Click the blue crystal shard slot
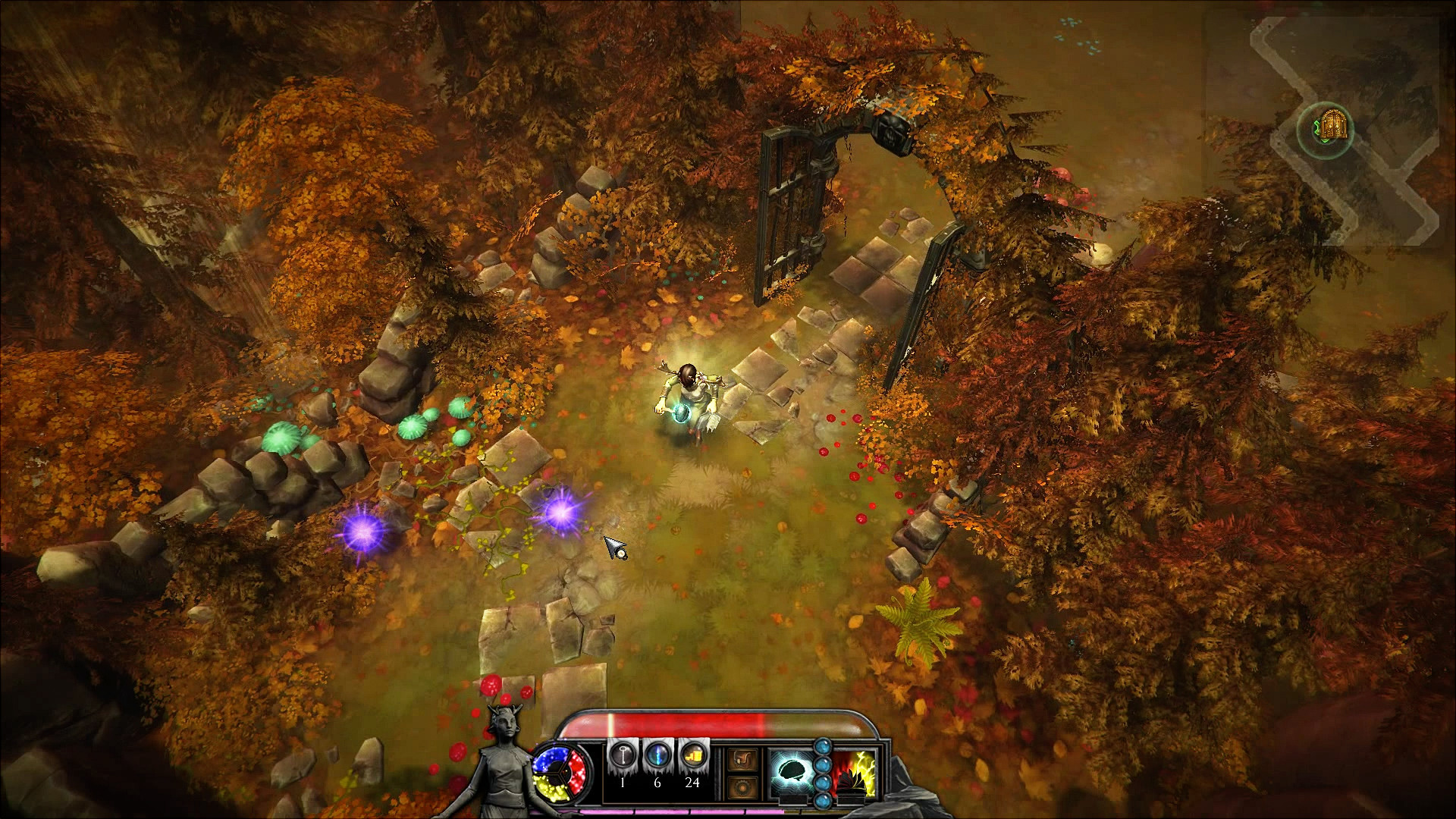Viewport: 1456px width, 819px height. [x=657, y=757]
